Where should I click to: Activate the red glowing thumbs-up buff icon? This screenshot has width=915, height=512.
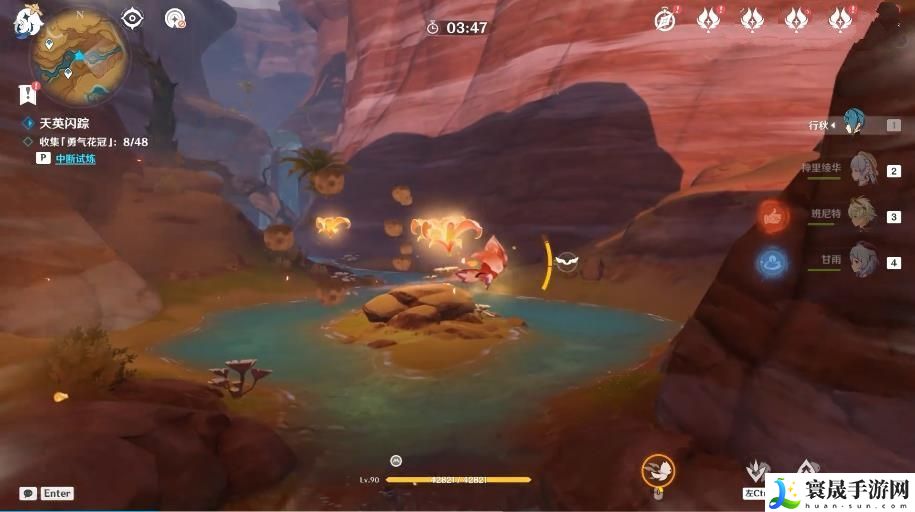772,214
